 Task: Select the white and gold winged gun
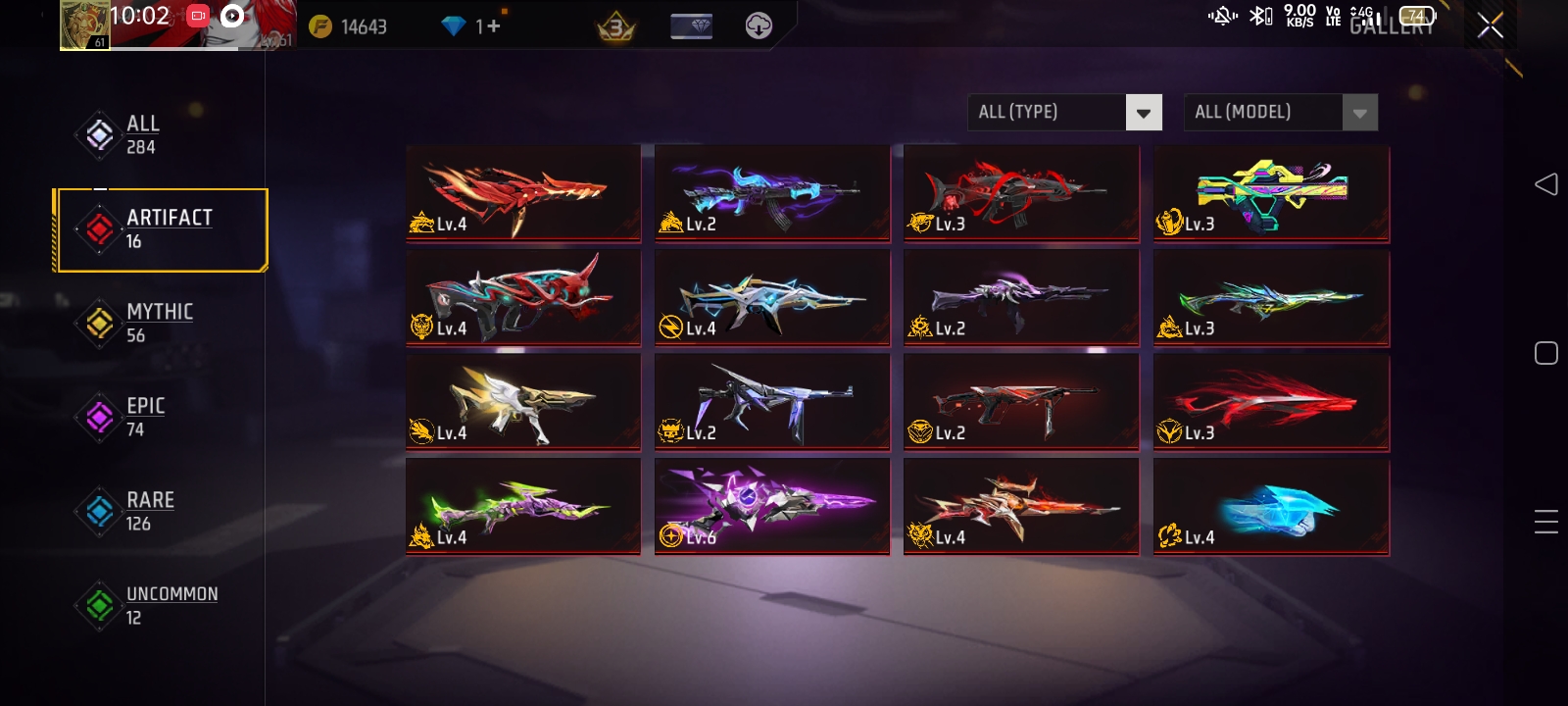click(x=523, y=402)
